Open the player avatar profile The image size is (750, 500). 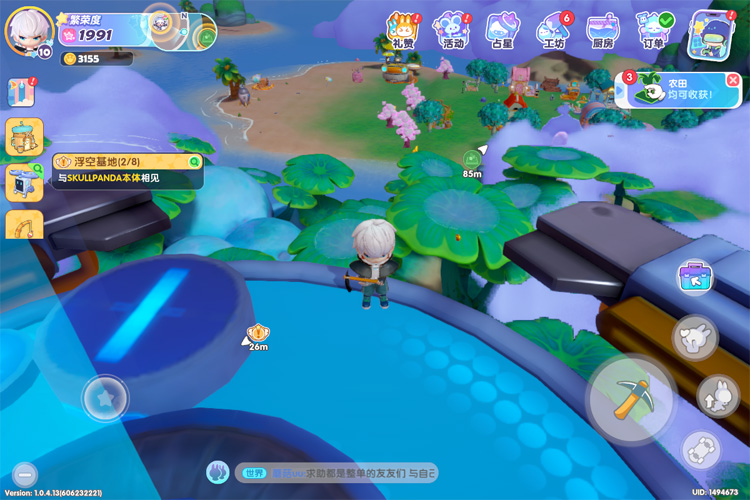coord(27,32)
